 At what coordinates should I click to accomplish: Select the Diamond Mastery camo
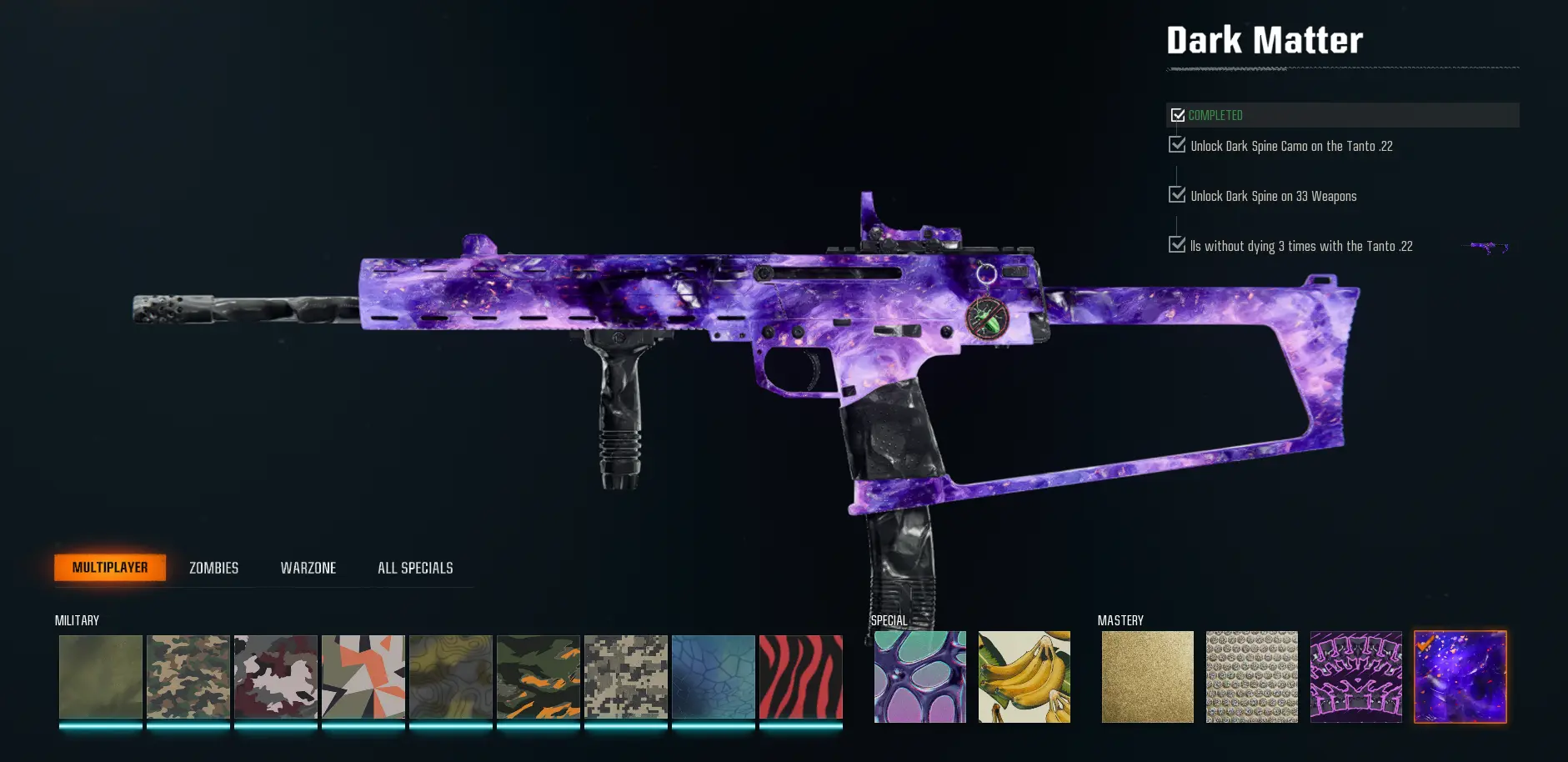tap(1252, 677)
